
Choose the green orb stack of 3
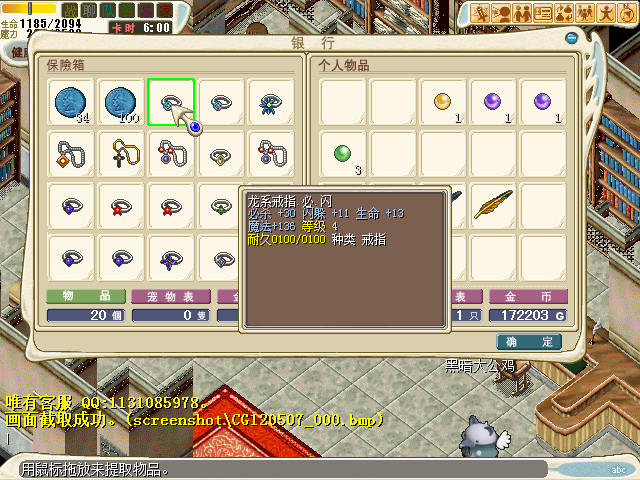point(343,153)
